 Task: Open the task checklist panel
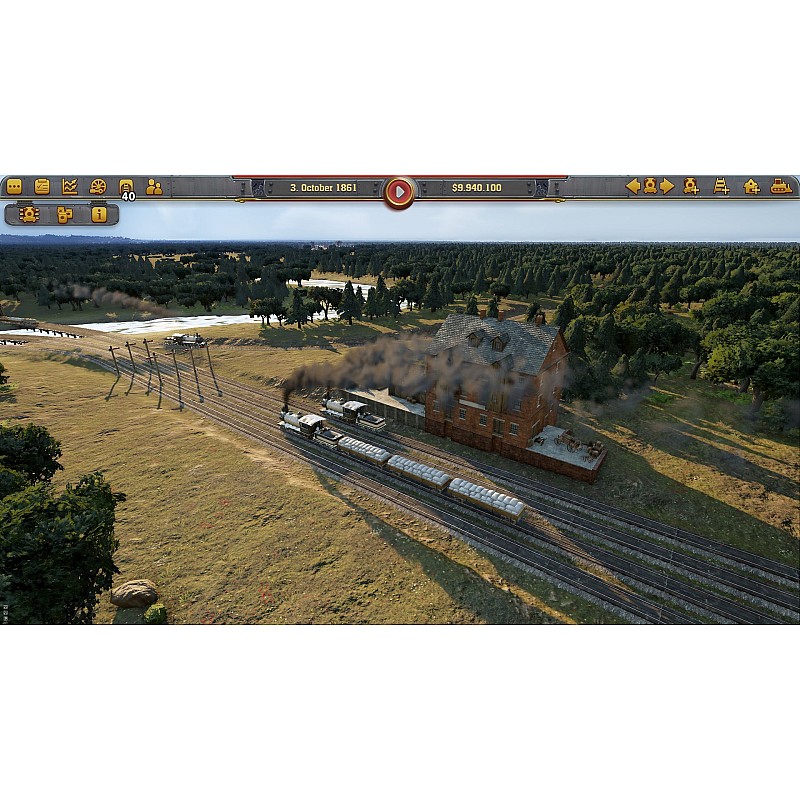[42, 186]
